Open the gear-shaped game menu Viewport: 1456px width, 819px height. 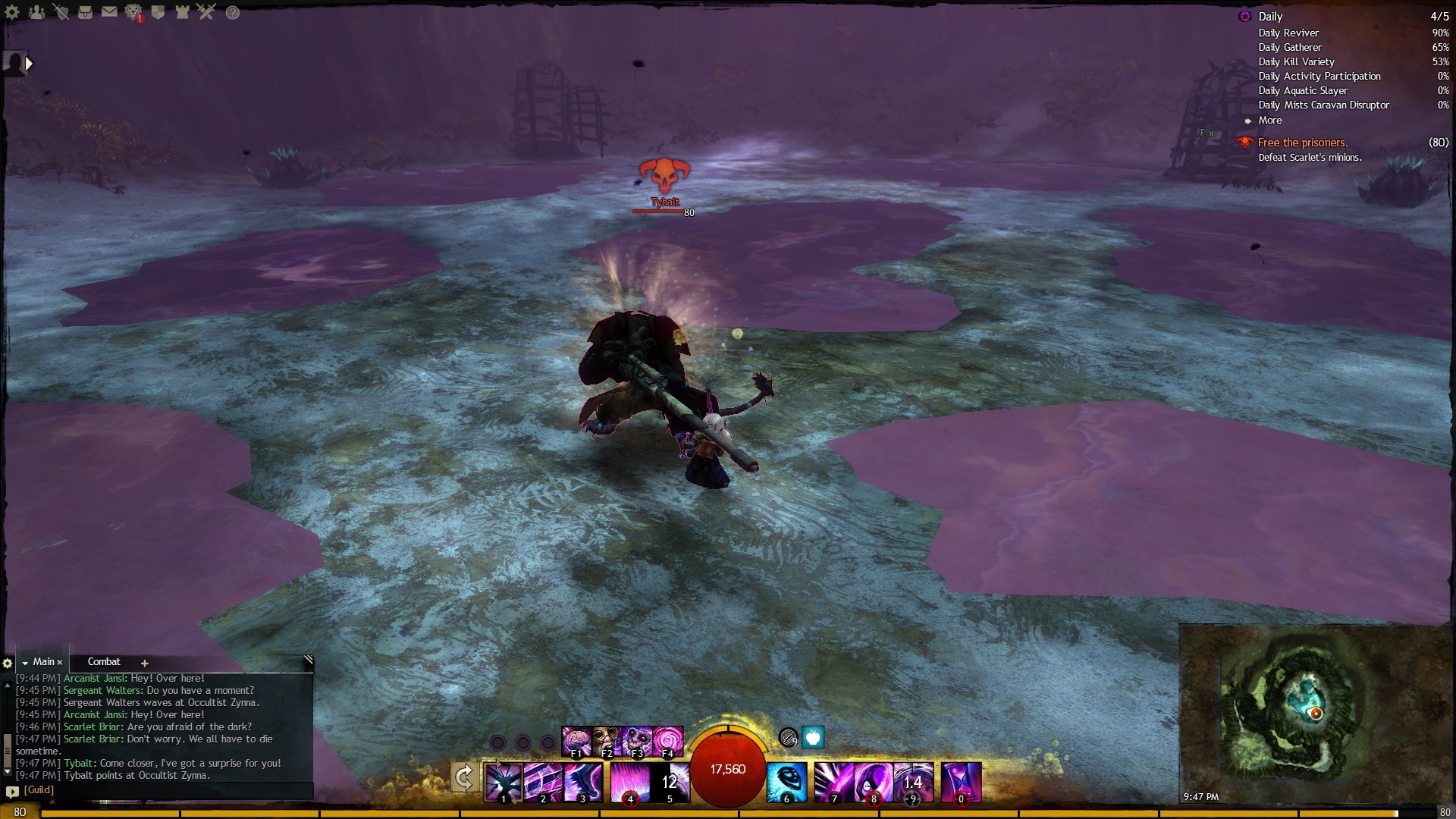click(x=12, y=12)
